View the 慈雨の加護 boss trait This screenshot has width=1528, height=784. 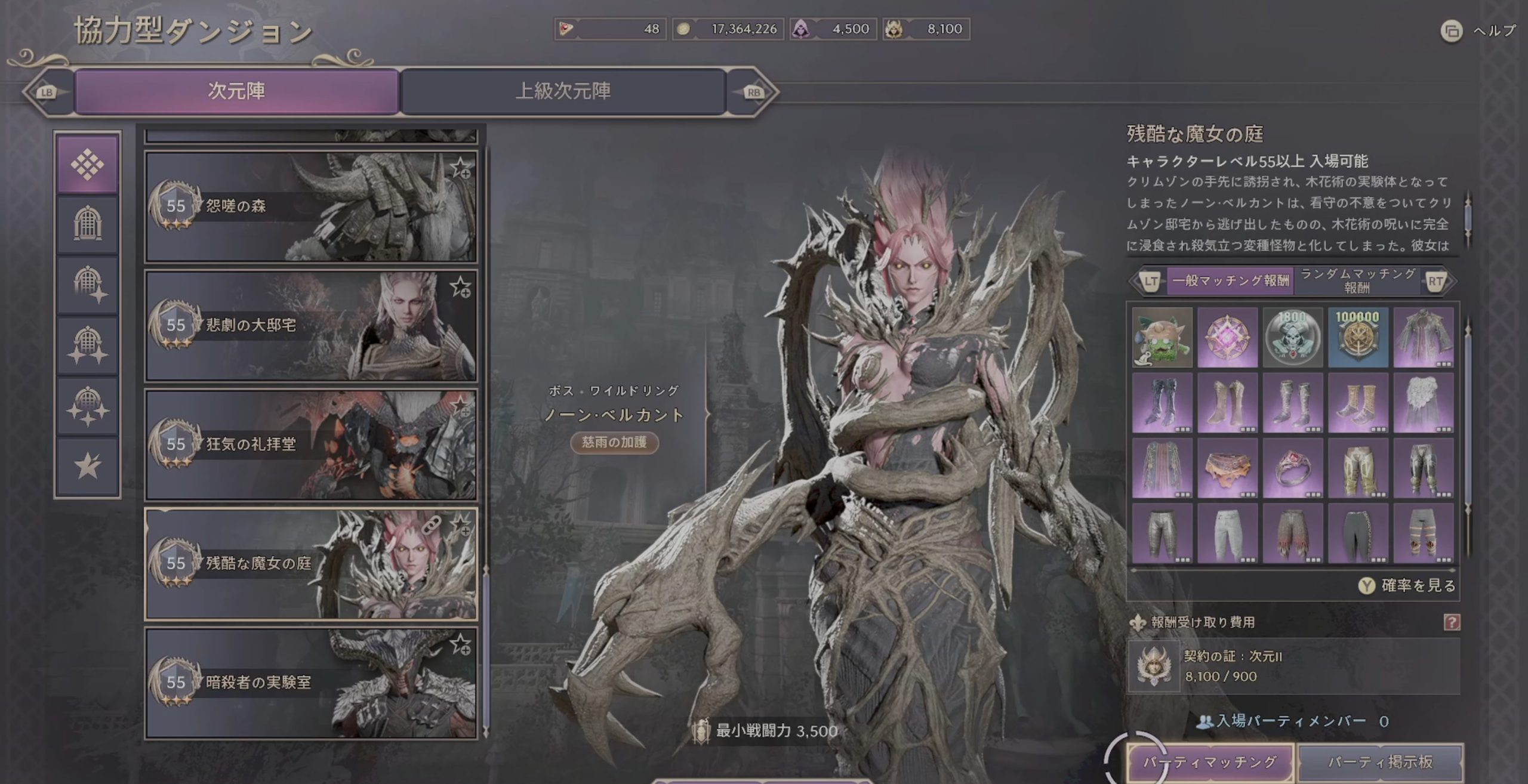614,442
